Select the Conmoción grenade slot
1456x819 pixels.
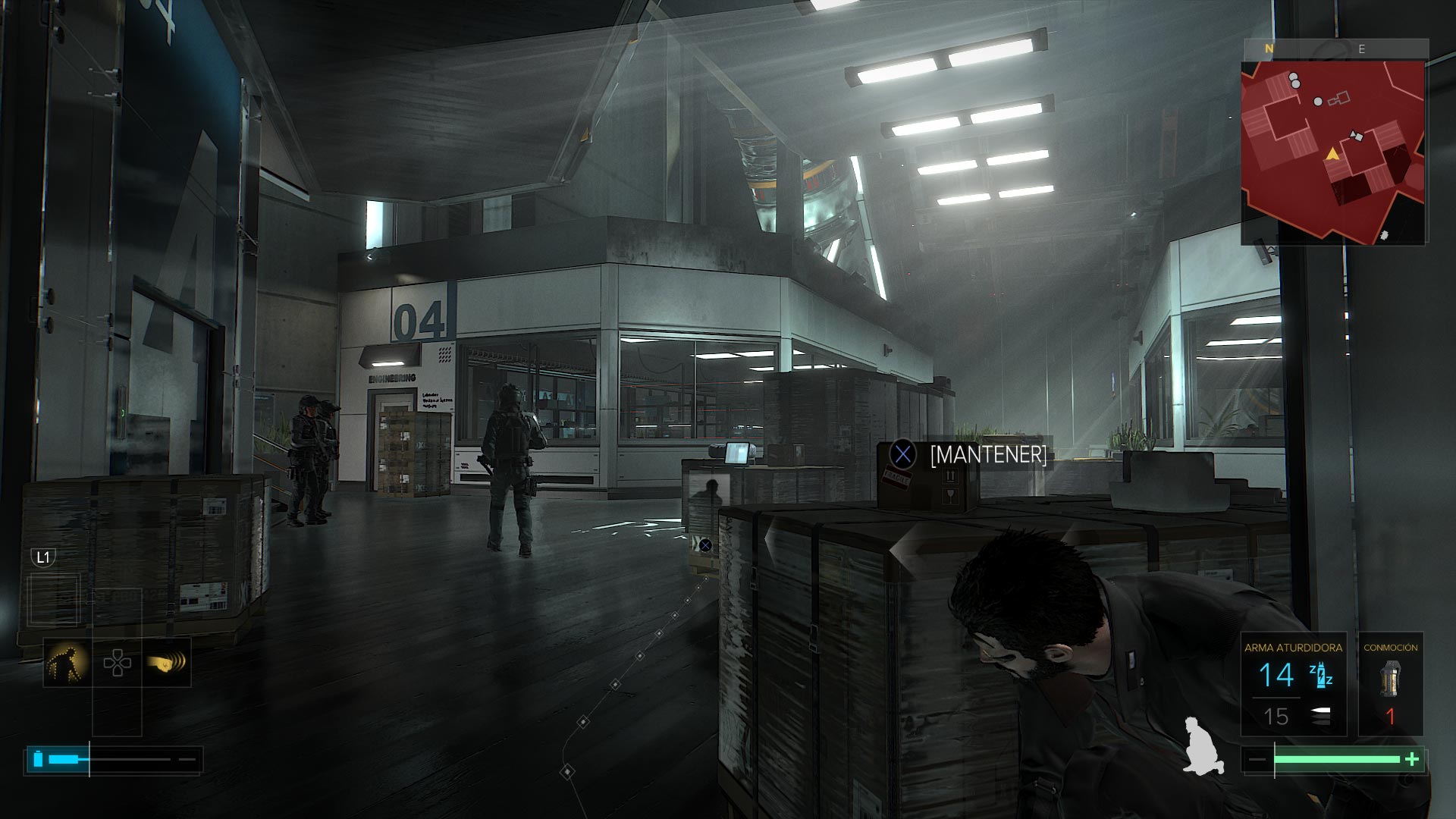(x=1390, y=685)
